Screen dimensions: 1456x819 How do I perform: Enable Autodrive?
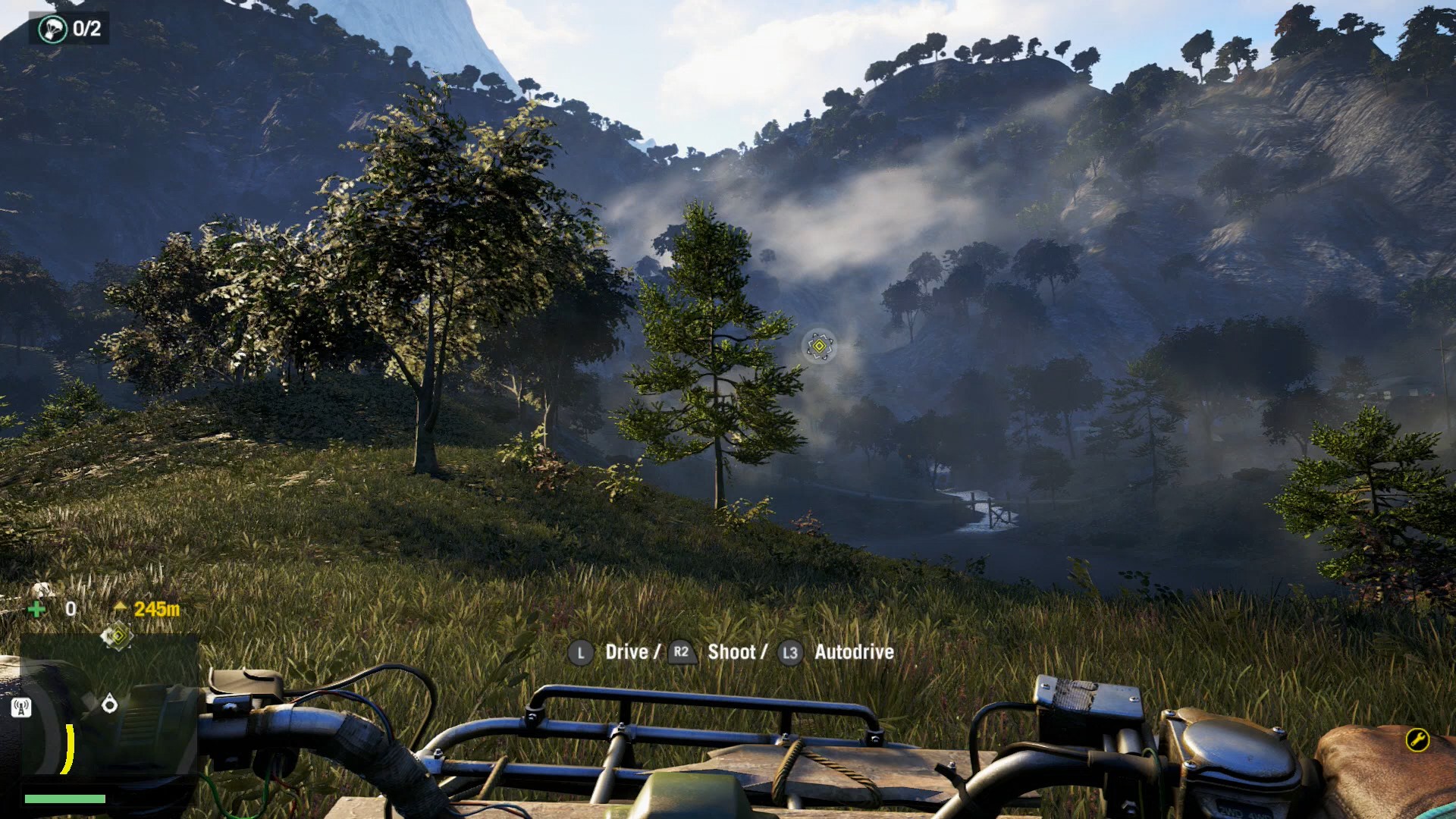[x=852, y=651]
